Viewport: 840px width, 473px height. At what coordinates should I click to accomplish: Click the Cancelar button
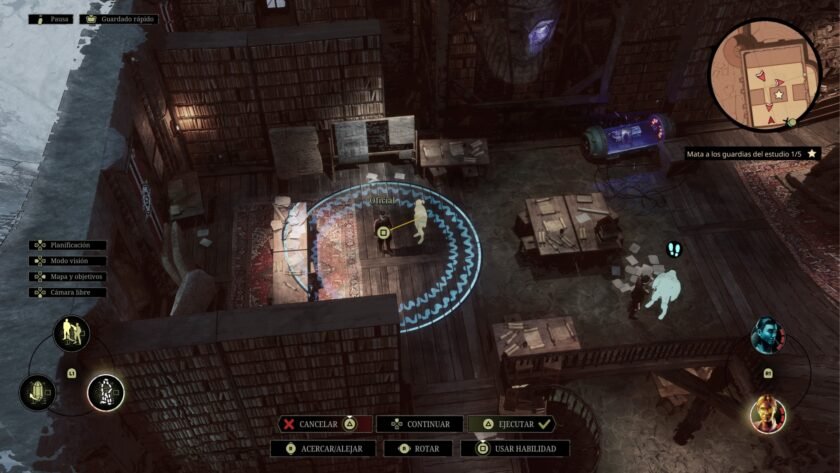tap(324, 424)
